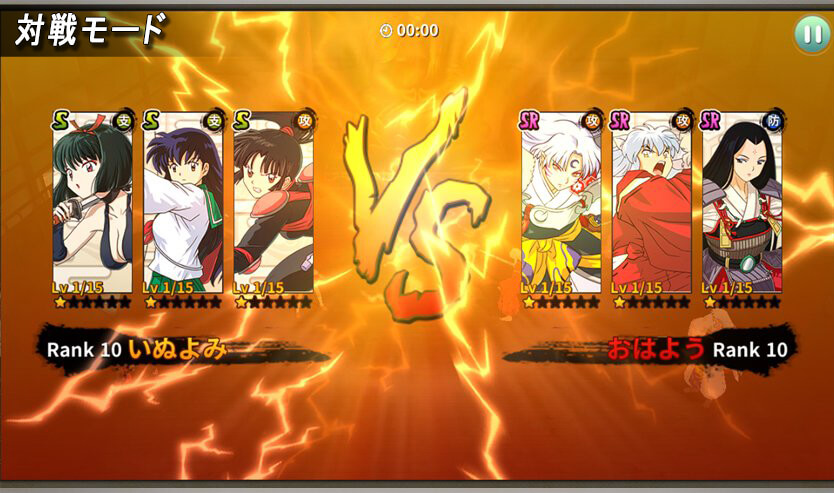Pause the match with the green button

809,34
